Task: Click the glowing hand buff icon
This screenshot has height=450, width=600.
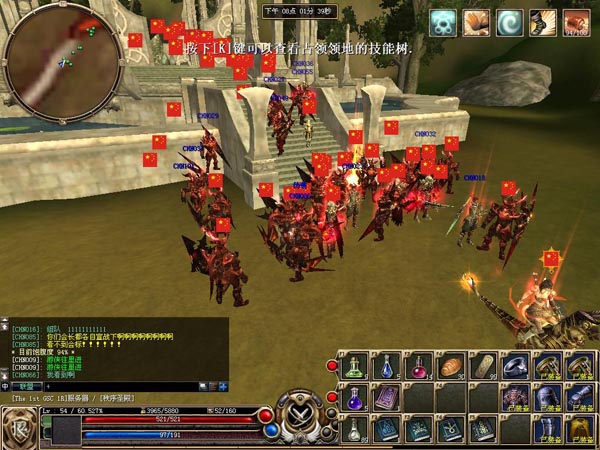Action: tap(477, 23)
